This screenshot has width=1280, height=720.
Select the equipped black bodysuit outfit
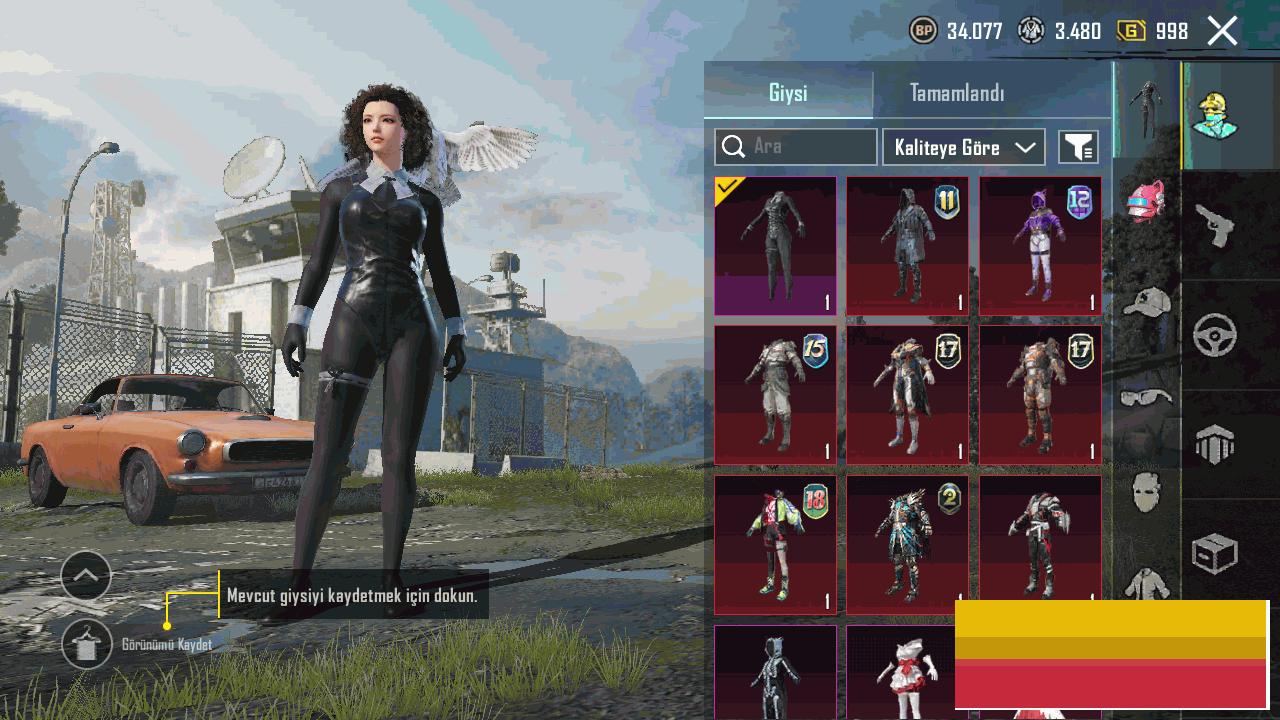tap(775, 246)
